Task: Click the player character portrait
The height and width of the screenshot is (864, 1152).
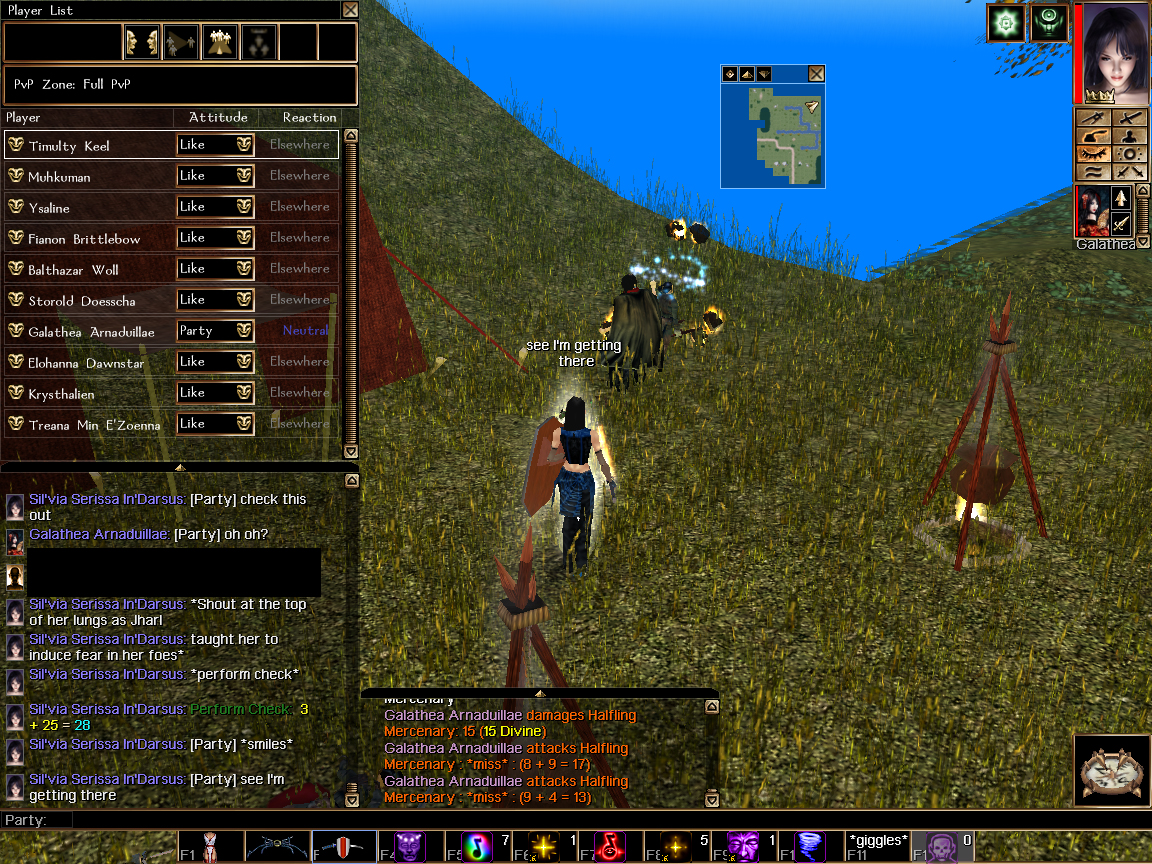Action: [1113, 52]
